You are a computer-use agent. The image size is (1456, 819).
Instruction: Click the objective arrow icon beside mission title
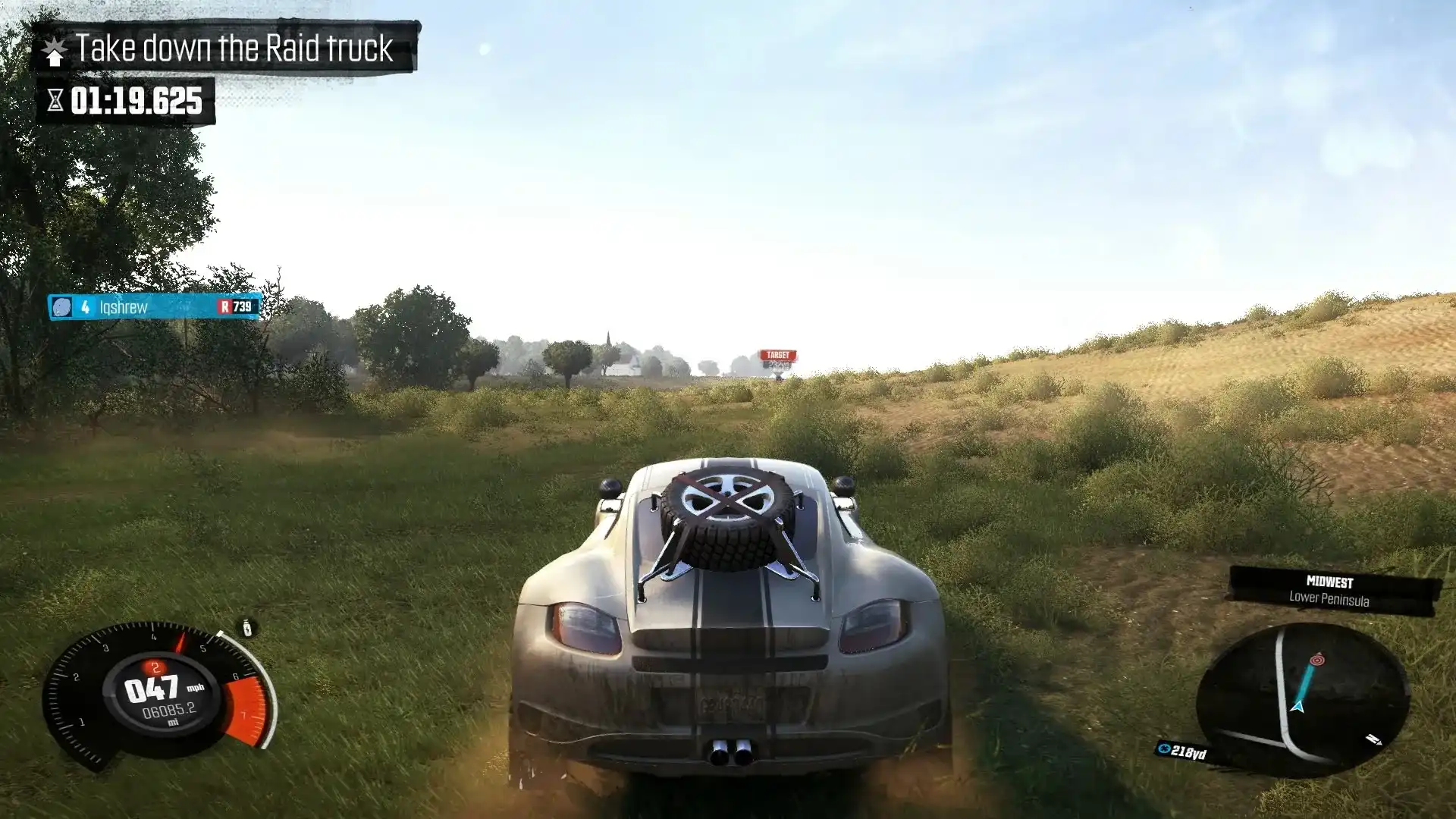[55, 49]
